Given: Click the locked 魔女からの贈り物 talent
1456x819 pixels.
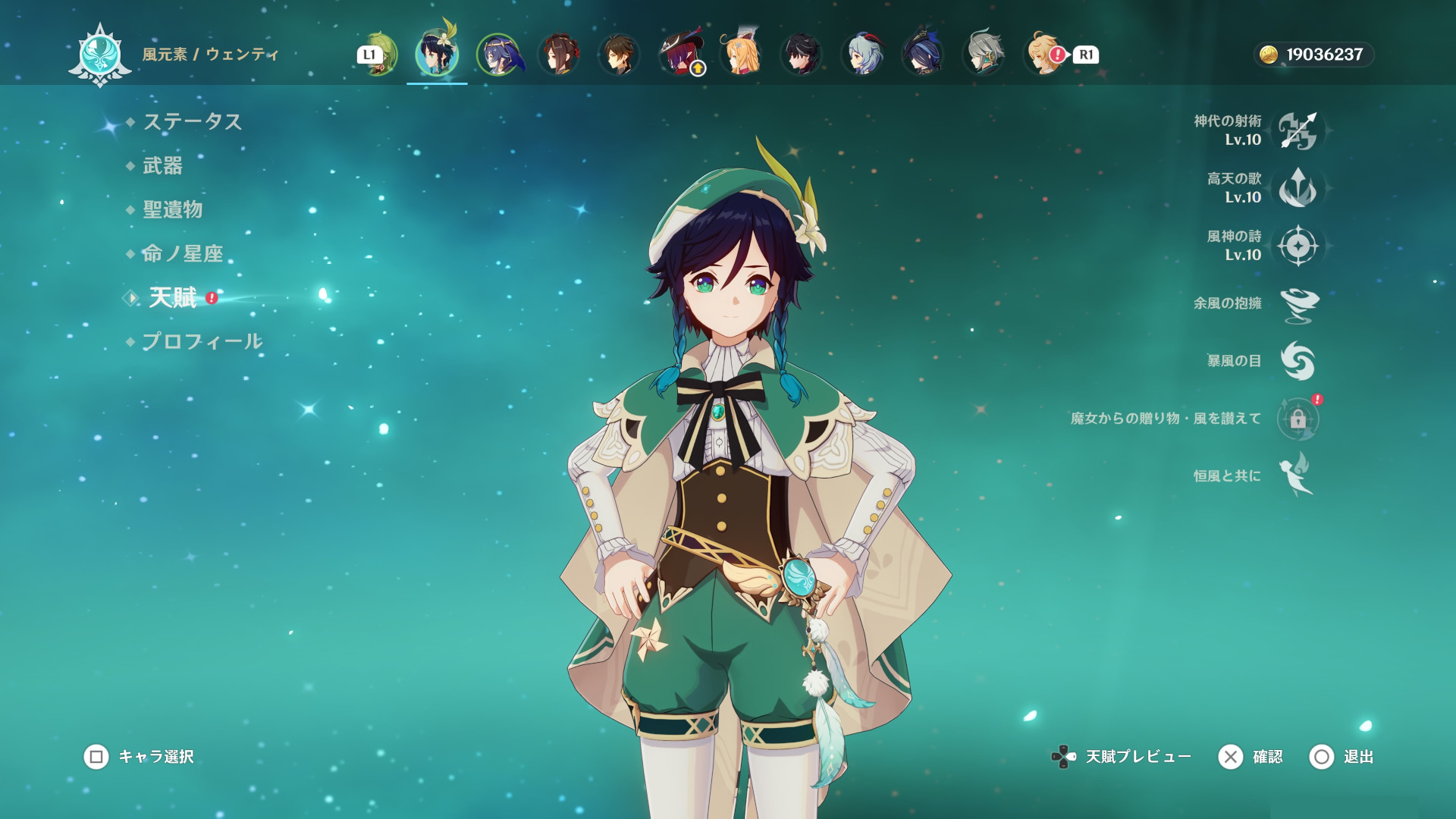Looking at the screenshot, I should click(x=1298, y=419).
